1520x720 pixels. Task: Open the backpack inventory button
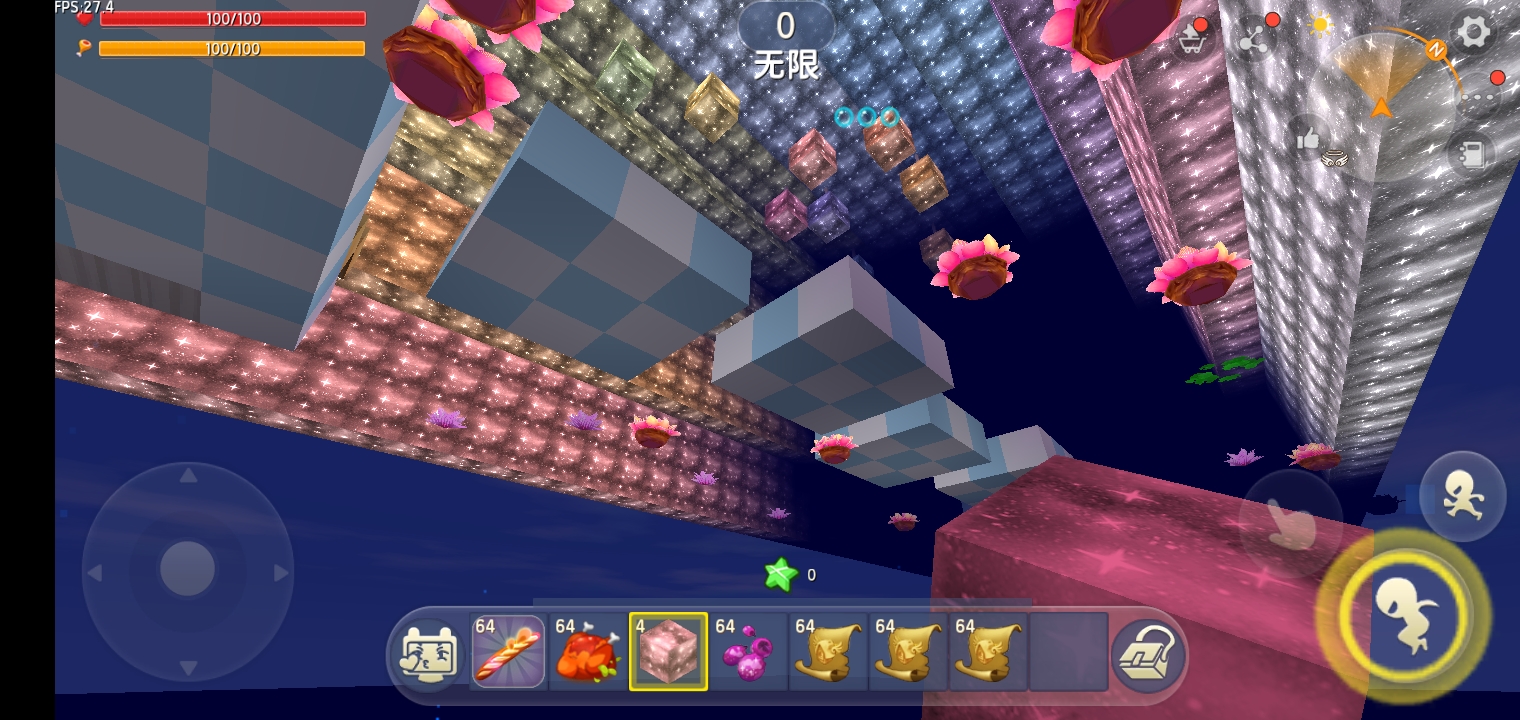[1148, 654]
